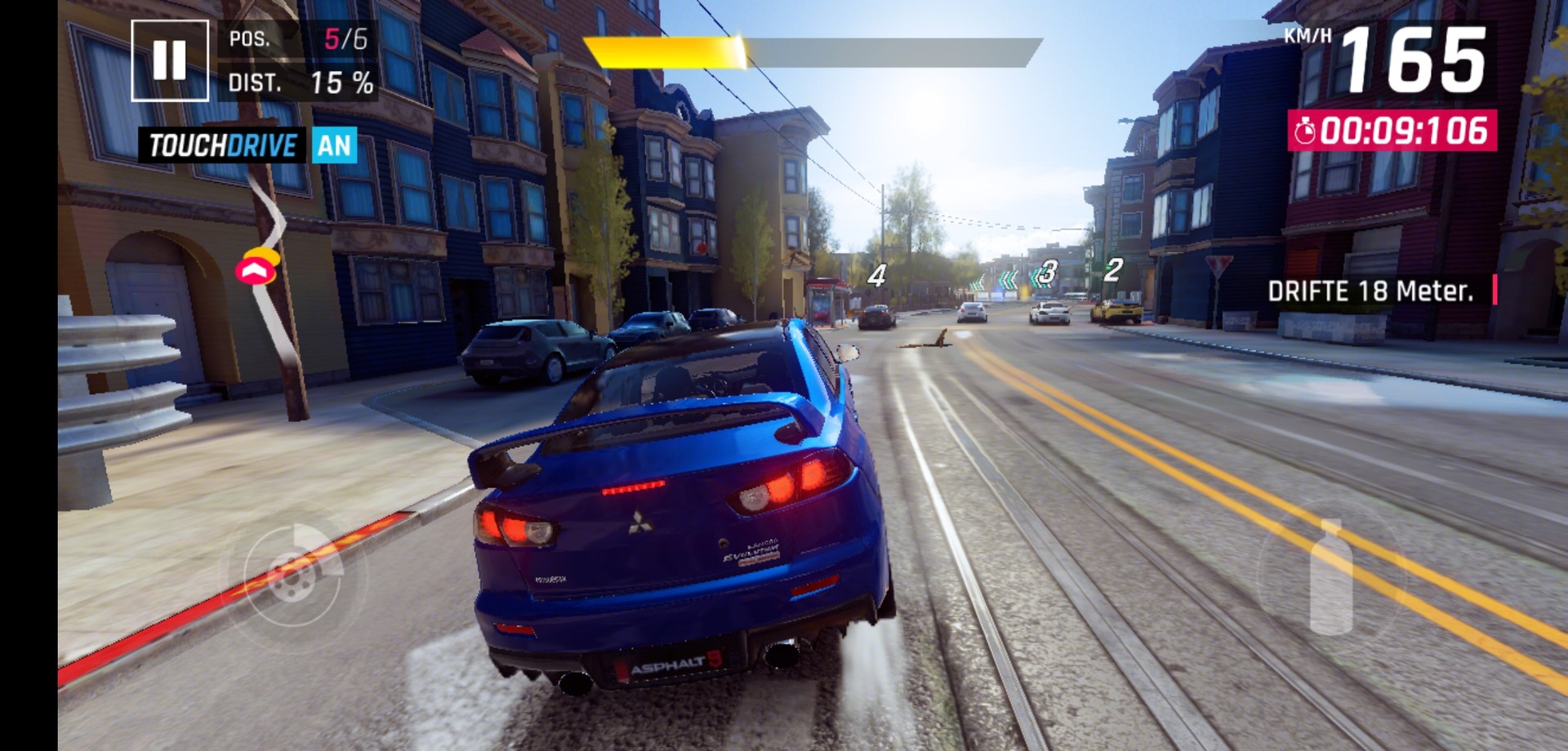Pause the race
This screenshot has height=751, width=1568.
tap(170, 60)
